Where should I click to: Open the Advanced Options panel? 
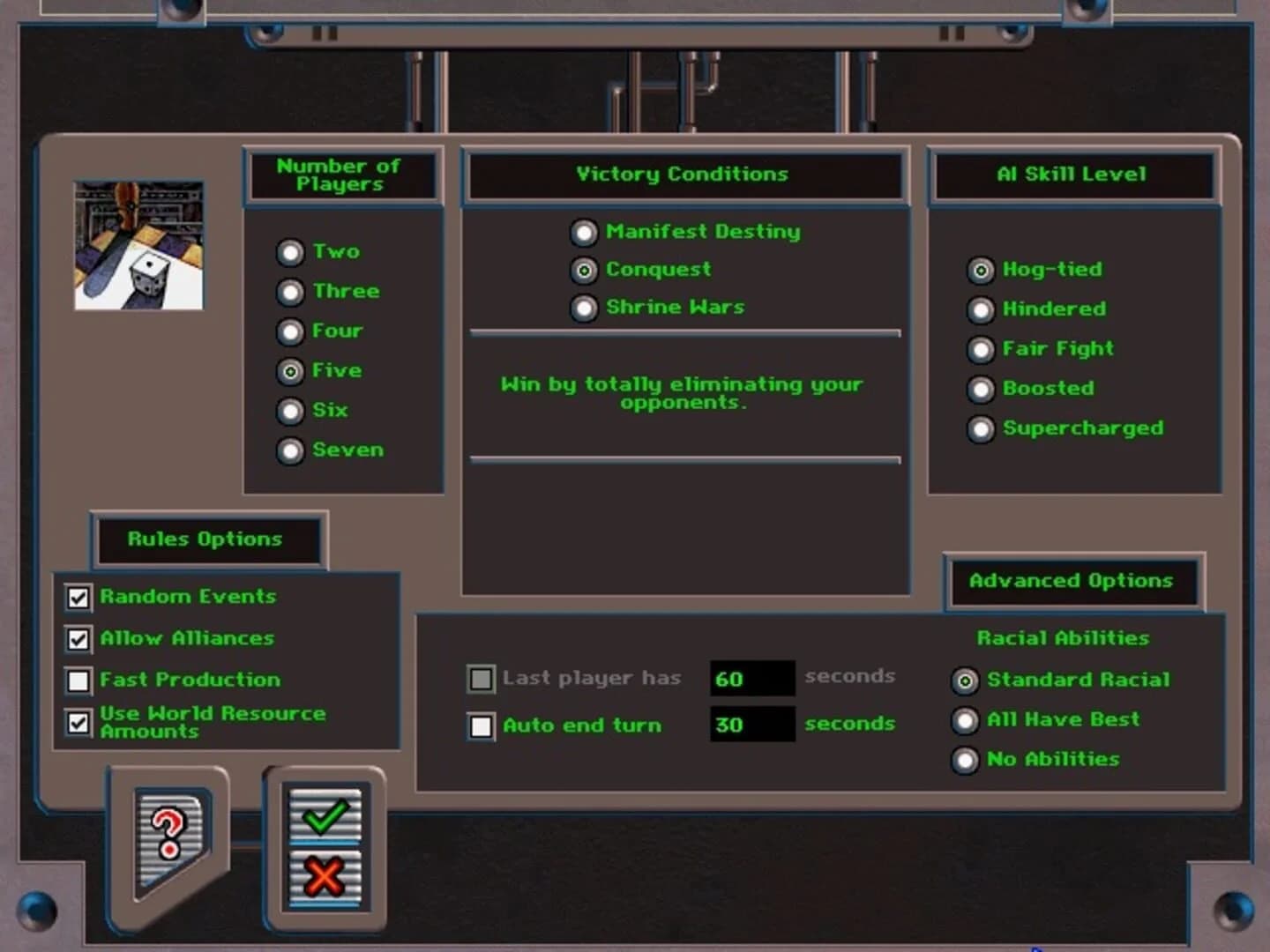tap(1072, 581)
